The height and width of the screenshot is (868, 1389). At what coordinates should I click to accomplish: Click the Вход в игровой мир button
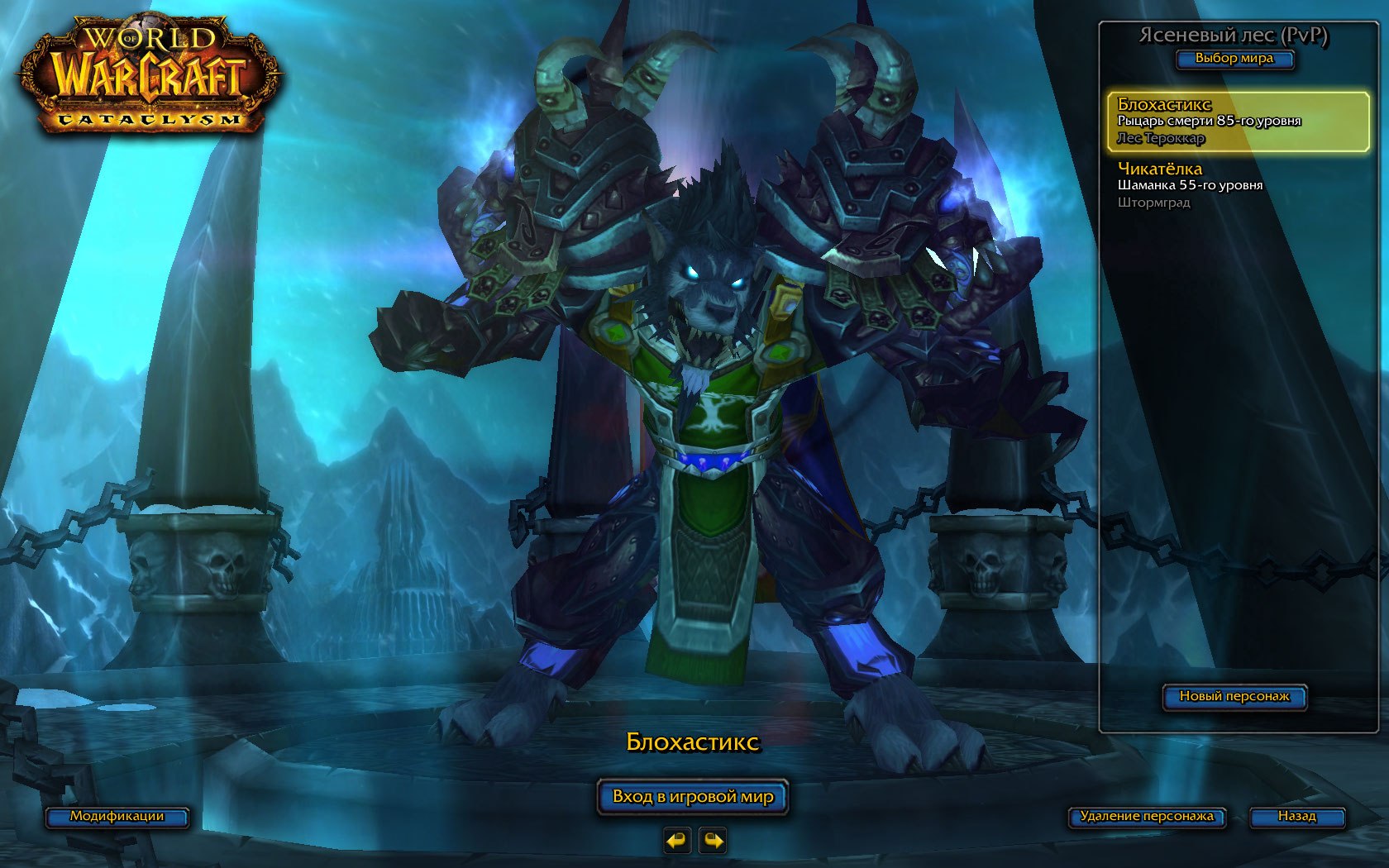(693, 797)
